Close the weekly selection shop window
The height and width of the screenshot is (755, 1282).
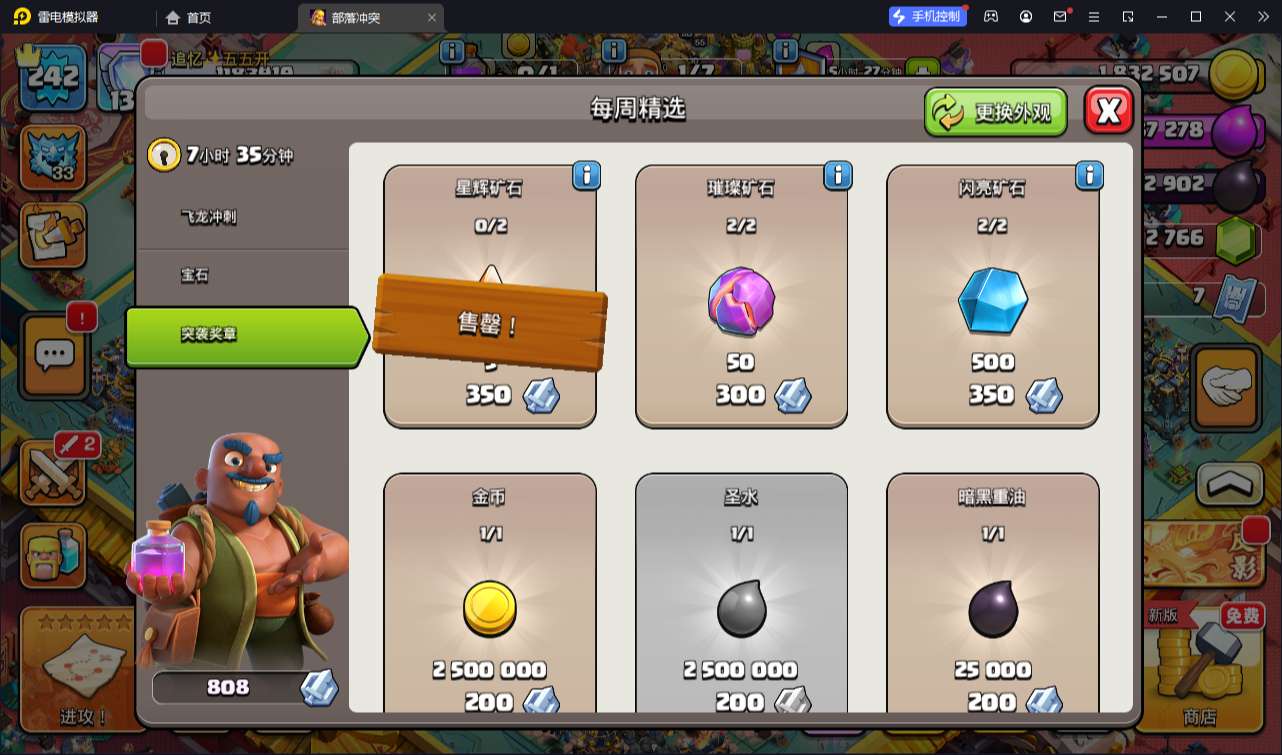1108,110
